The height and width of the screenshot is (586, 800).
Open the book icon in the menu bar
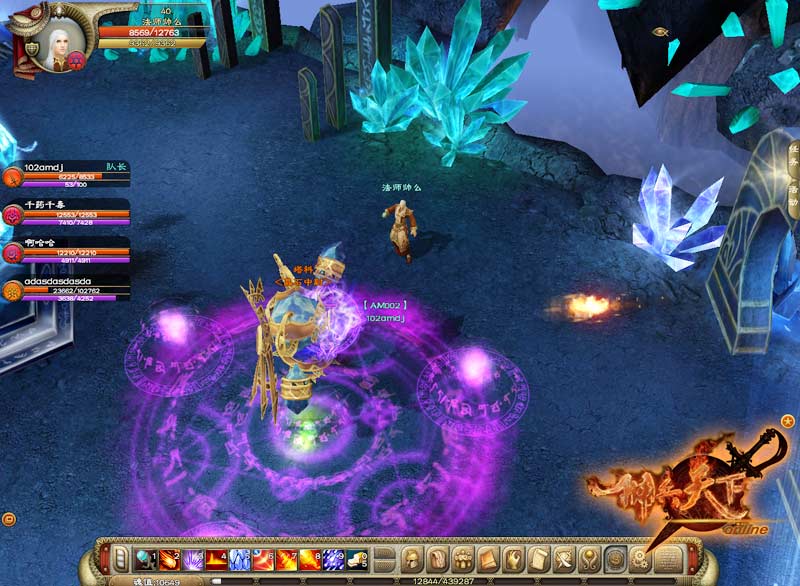point(488,557)
